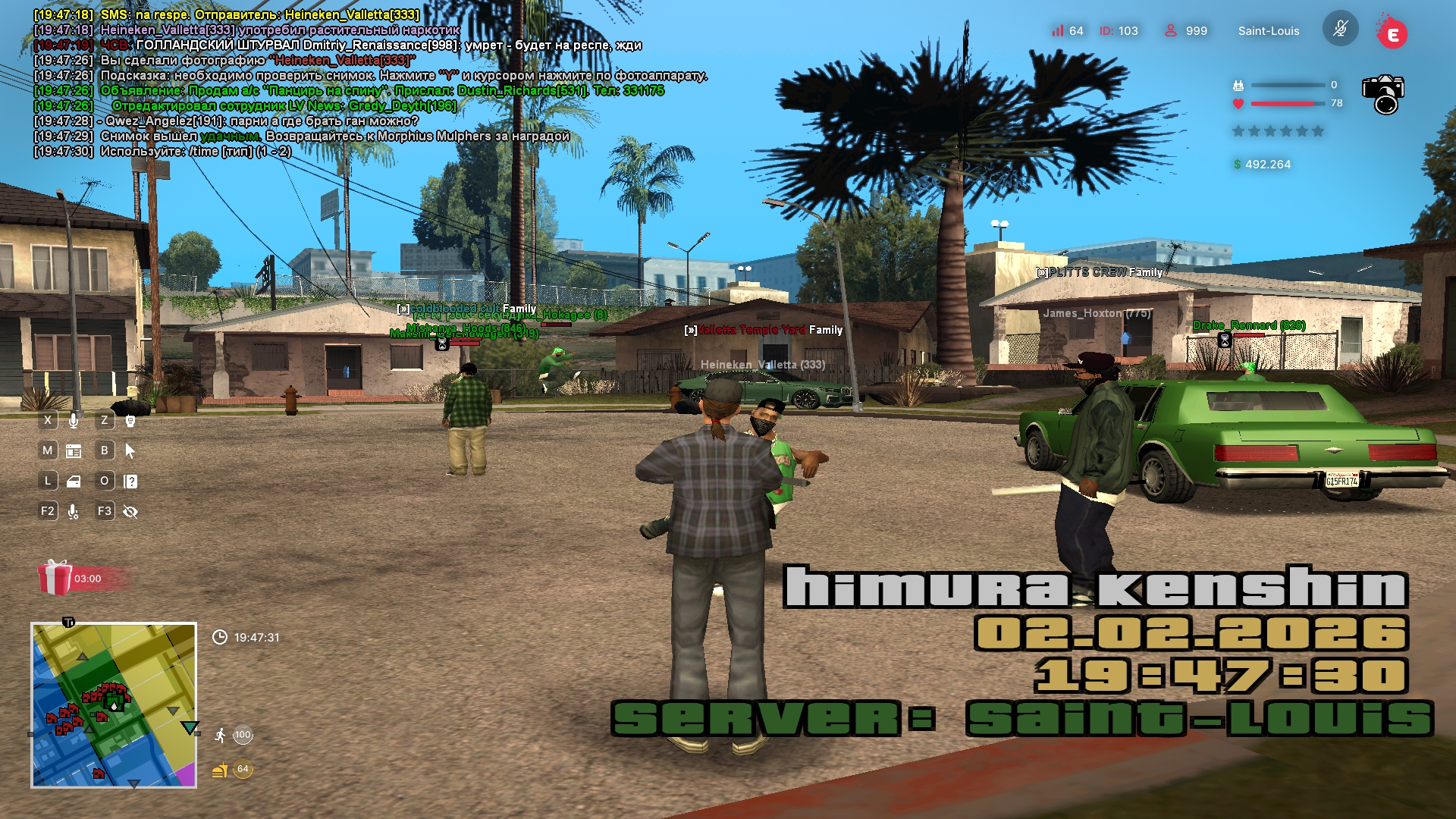Click the burger hunger icon

pyautogui.click(x=220, y=770)
